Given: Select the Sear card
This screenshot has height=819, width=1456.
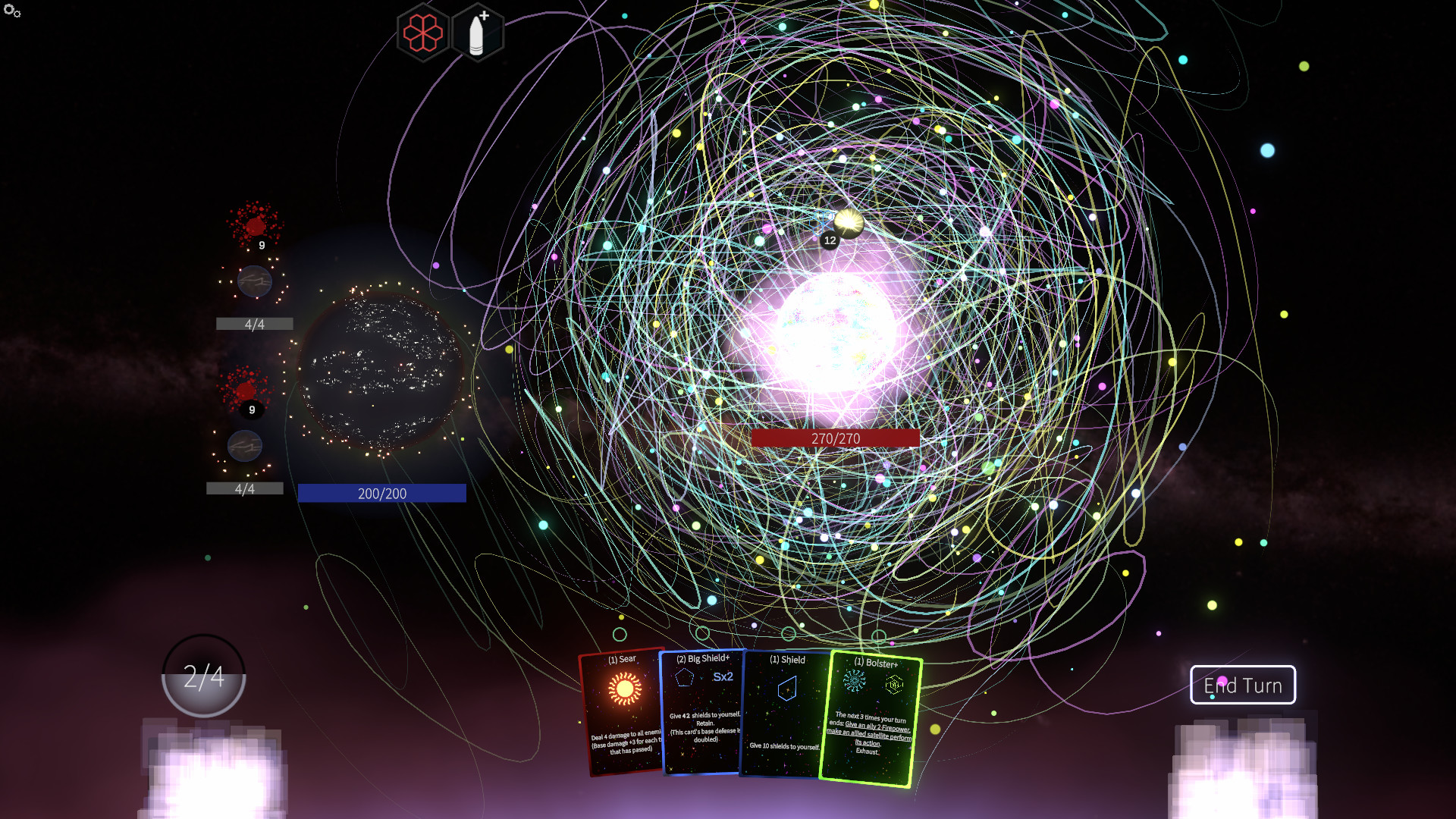Looking at the screenshot, I should click(x=622, y=711).
